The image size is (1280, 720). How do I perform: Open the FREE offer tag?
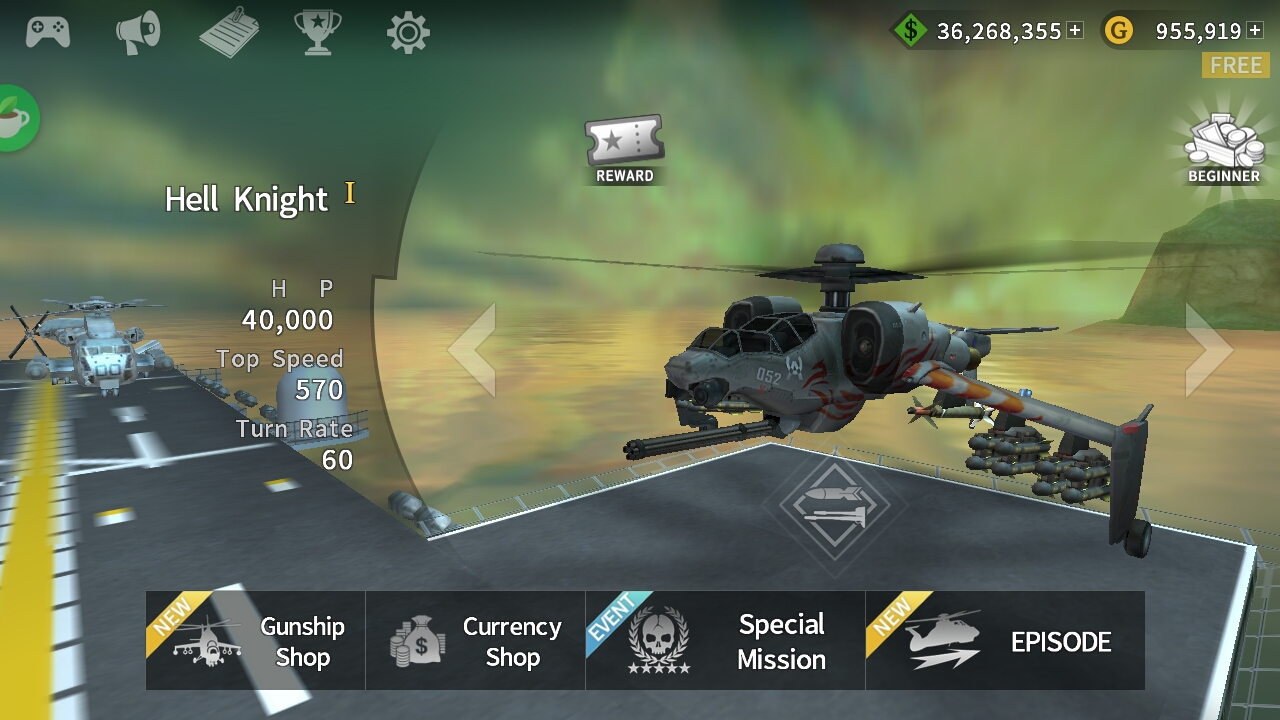1236,66
